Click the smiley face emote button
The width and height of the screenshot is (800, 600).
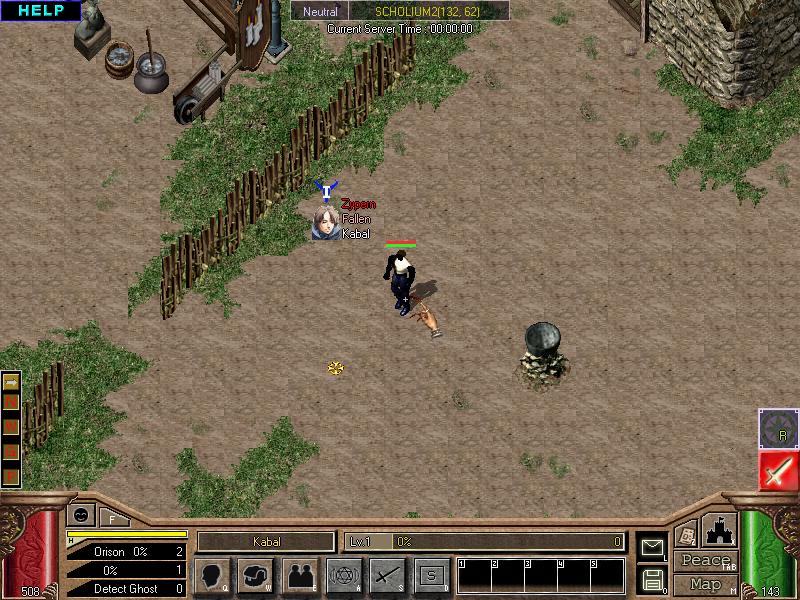(x=80, y=515)
